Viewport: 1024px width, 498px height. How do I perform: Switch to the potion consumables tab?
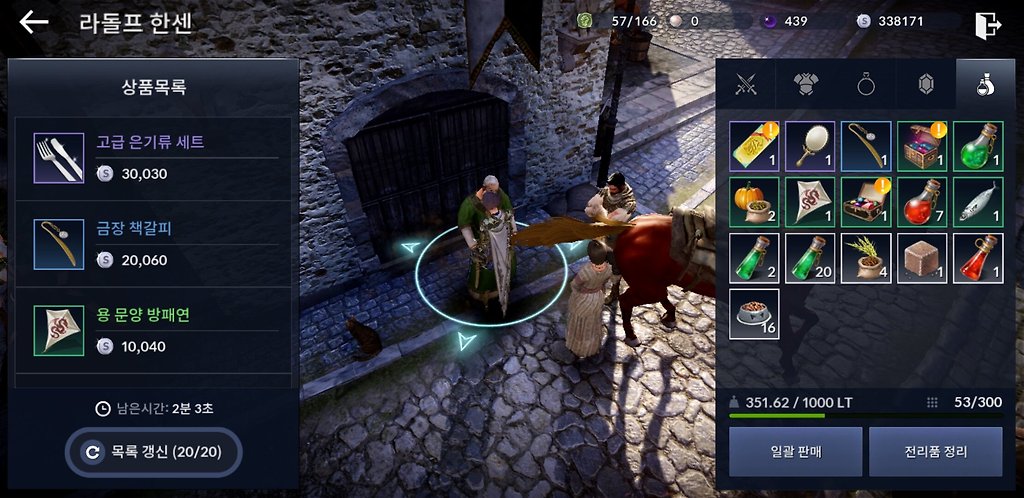(984, 86)
